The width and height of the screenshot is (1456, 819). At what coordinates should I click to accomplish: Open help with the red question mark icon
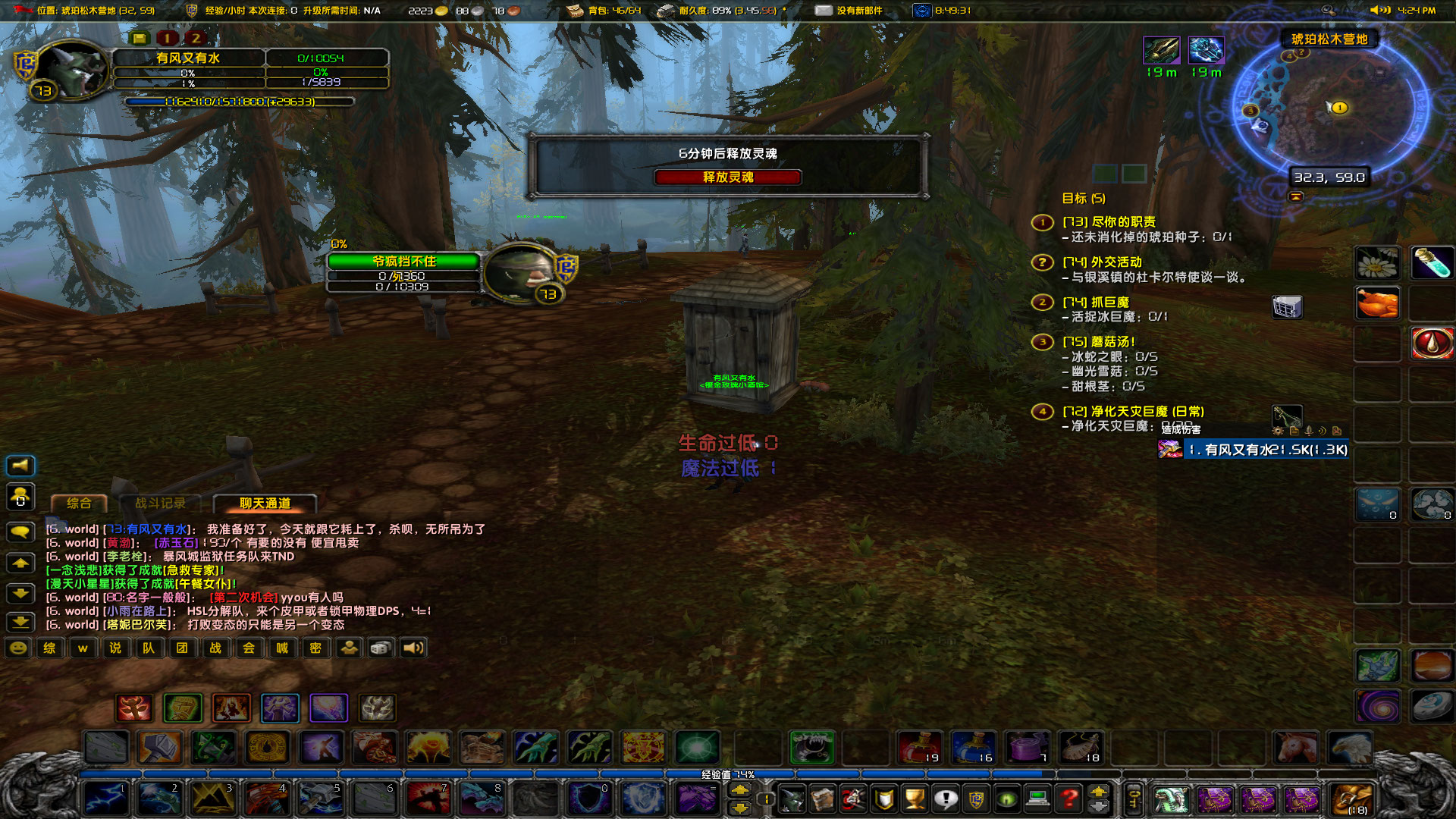click(1067, 800)
